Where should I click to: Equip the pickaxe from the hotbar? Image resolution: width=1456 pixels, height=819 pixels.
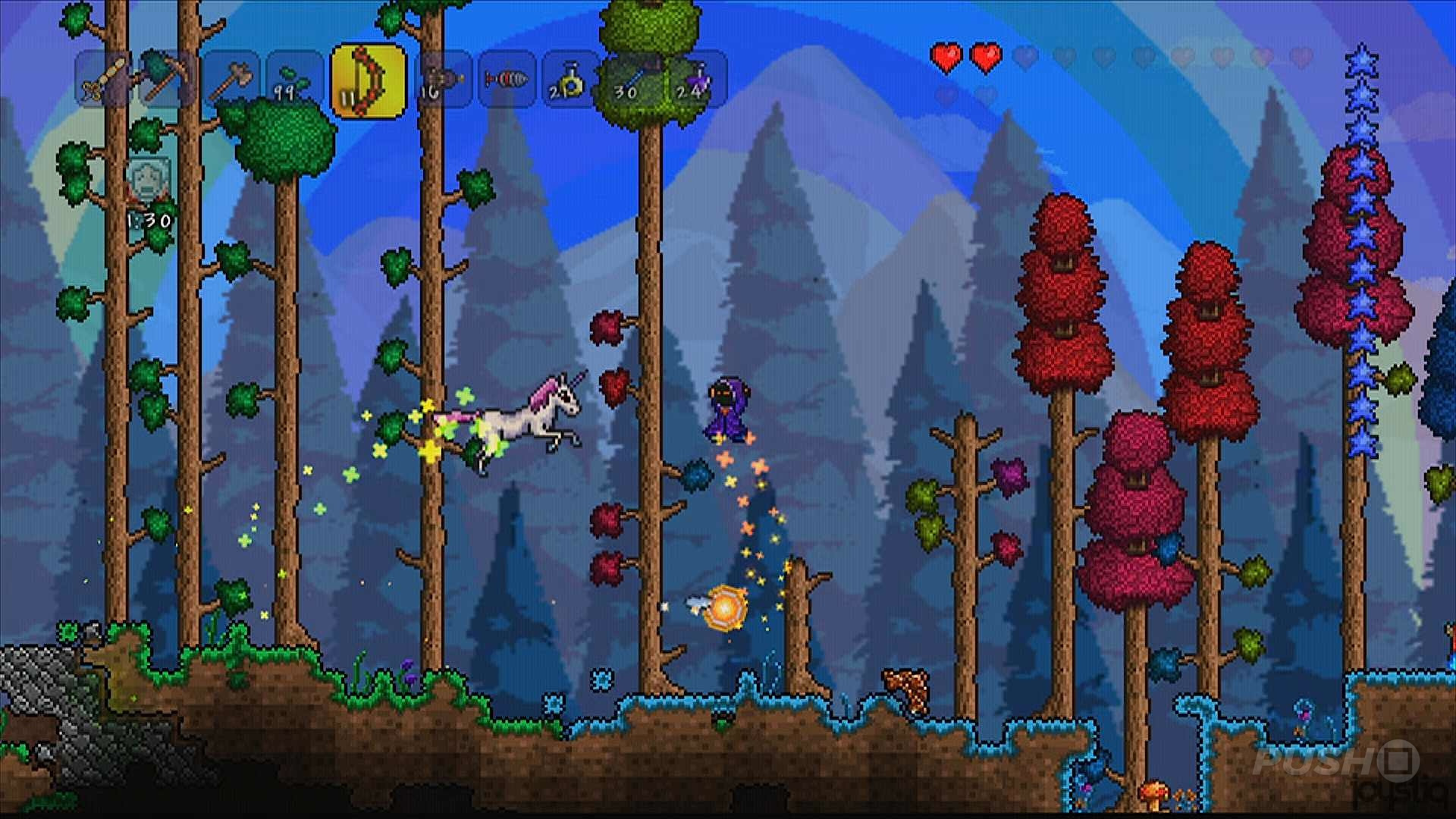pyautogui.click(x=165, y=78)
